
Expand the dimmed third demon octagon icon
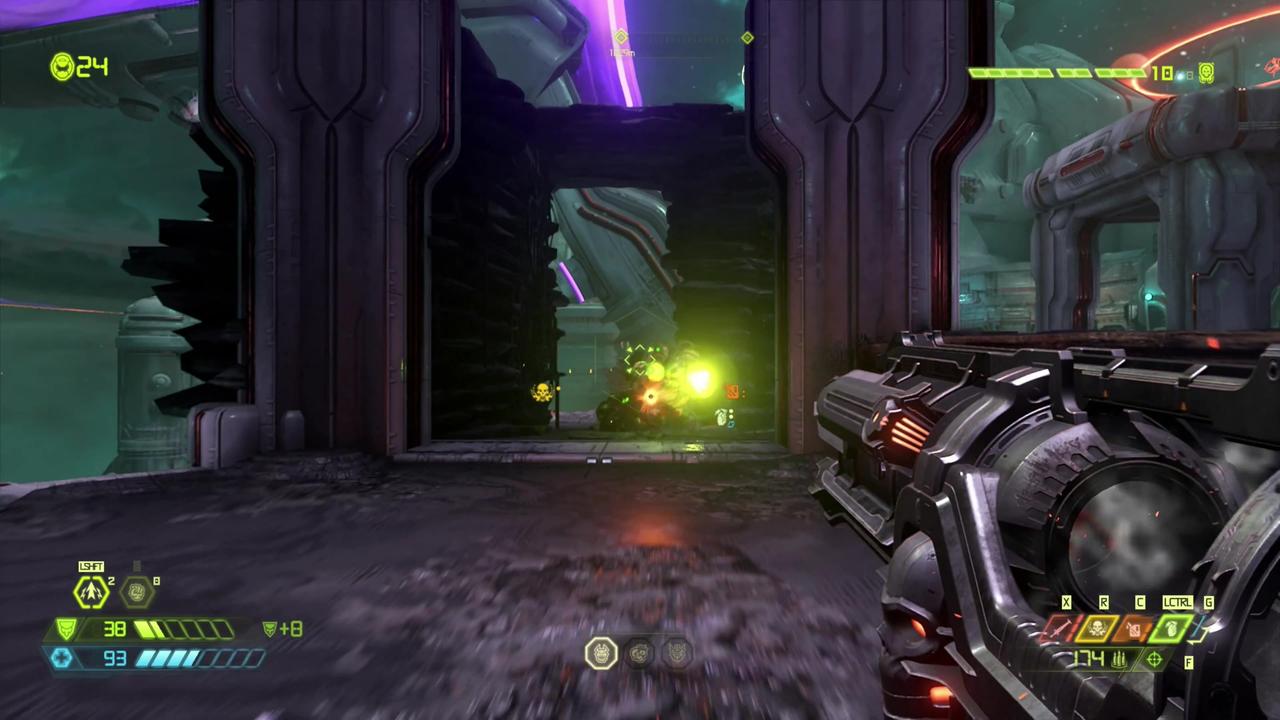click(x=678, y=653)
